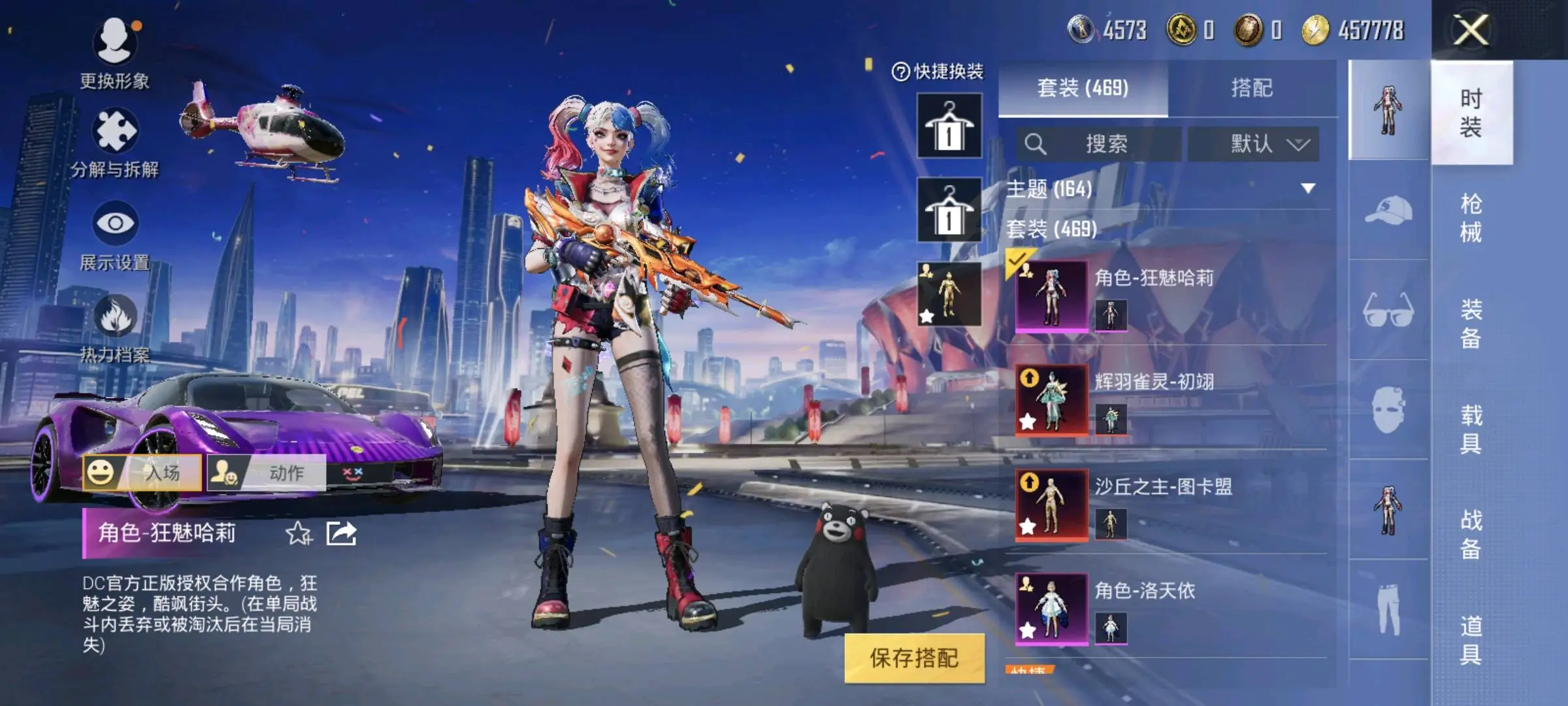The height and width of the screenshot is (706, 1568).
Task: Select the 套装 (469) tab
Action: tap(1083, 88)
